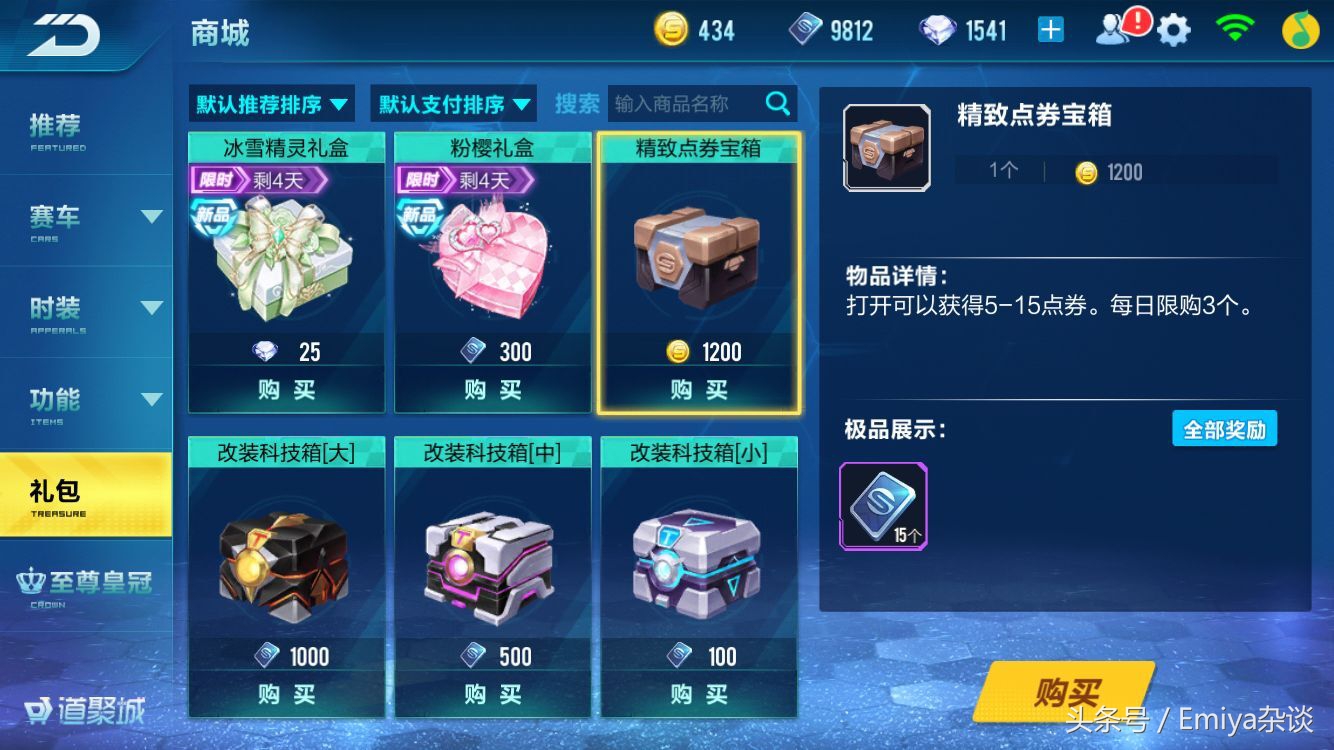
Task: Open the QQ Music icon at top right
Action: pyautogui.click(x=1302, y=29)
